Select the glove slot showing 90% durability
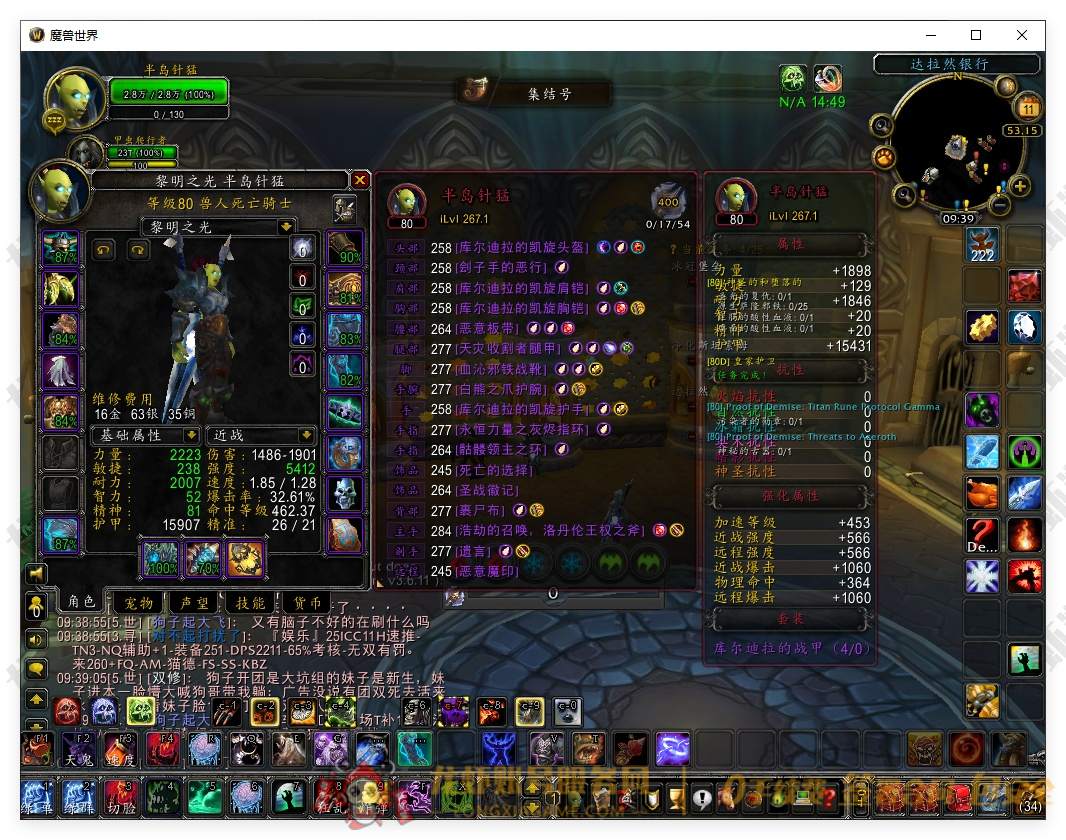 tap(345, 249)
